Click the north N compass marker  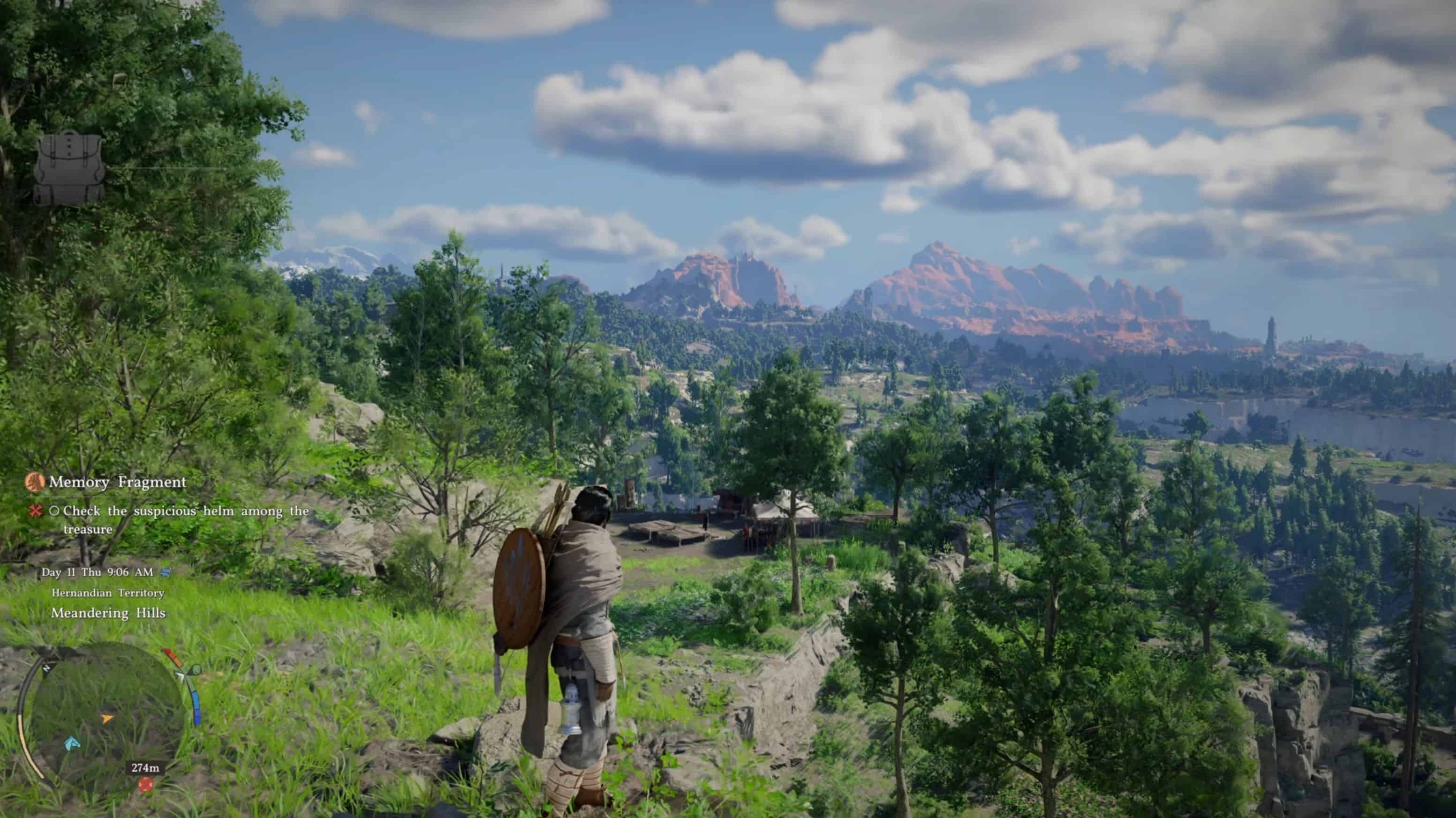click(x=46, y=668)
